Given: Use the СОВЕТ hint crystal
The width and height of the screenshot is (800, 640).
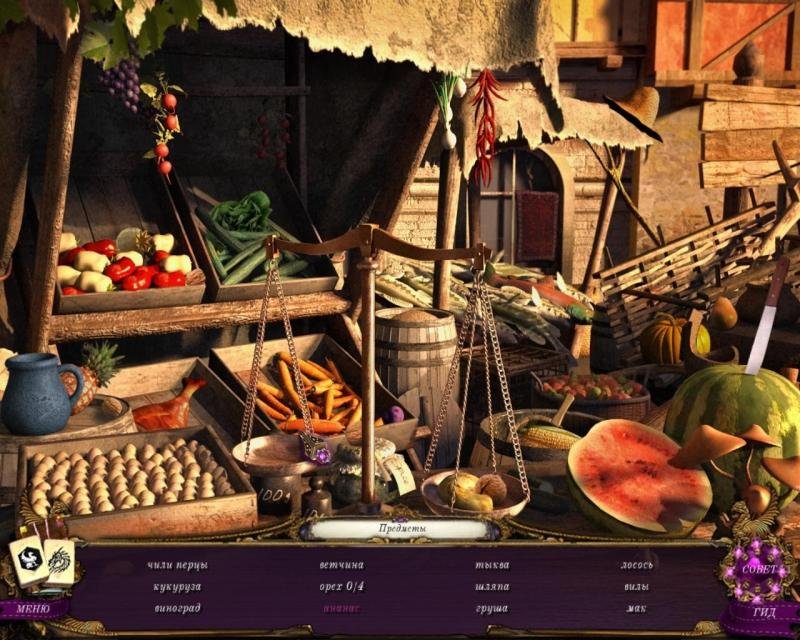Looking at the screenshot, I should coord(755,570).
